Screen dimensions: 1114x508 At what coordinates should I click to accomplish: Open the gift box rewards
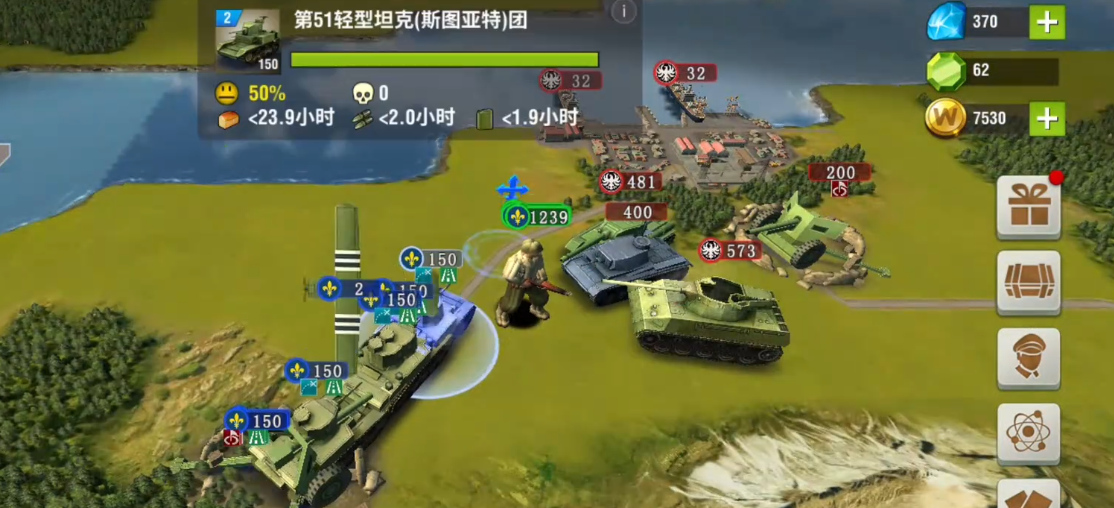tap(1028, 205)
